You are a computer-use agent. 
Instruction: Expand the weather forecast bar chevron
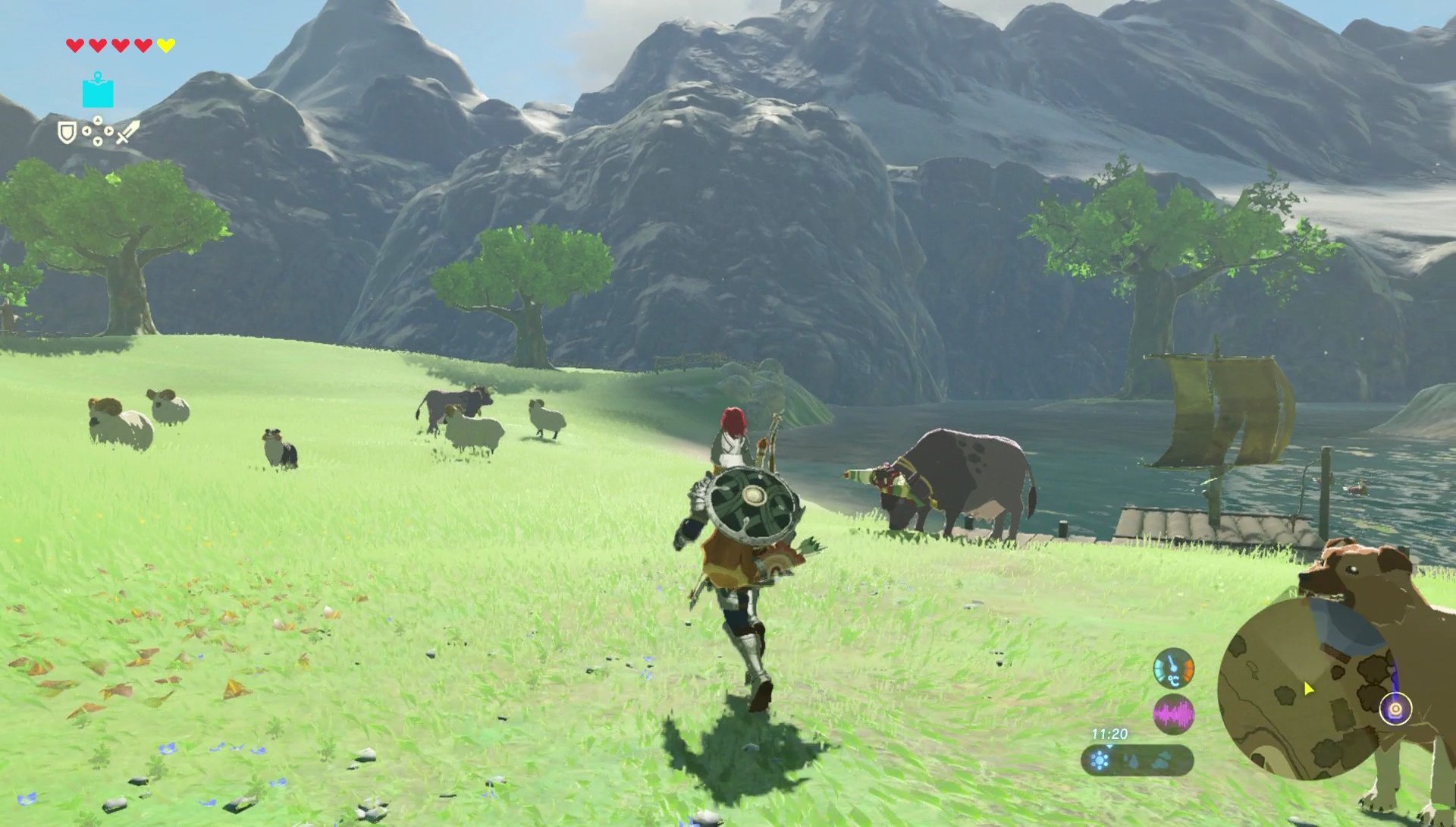[1109, 747]
